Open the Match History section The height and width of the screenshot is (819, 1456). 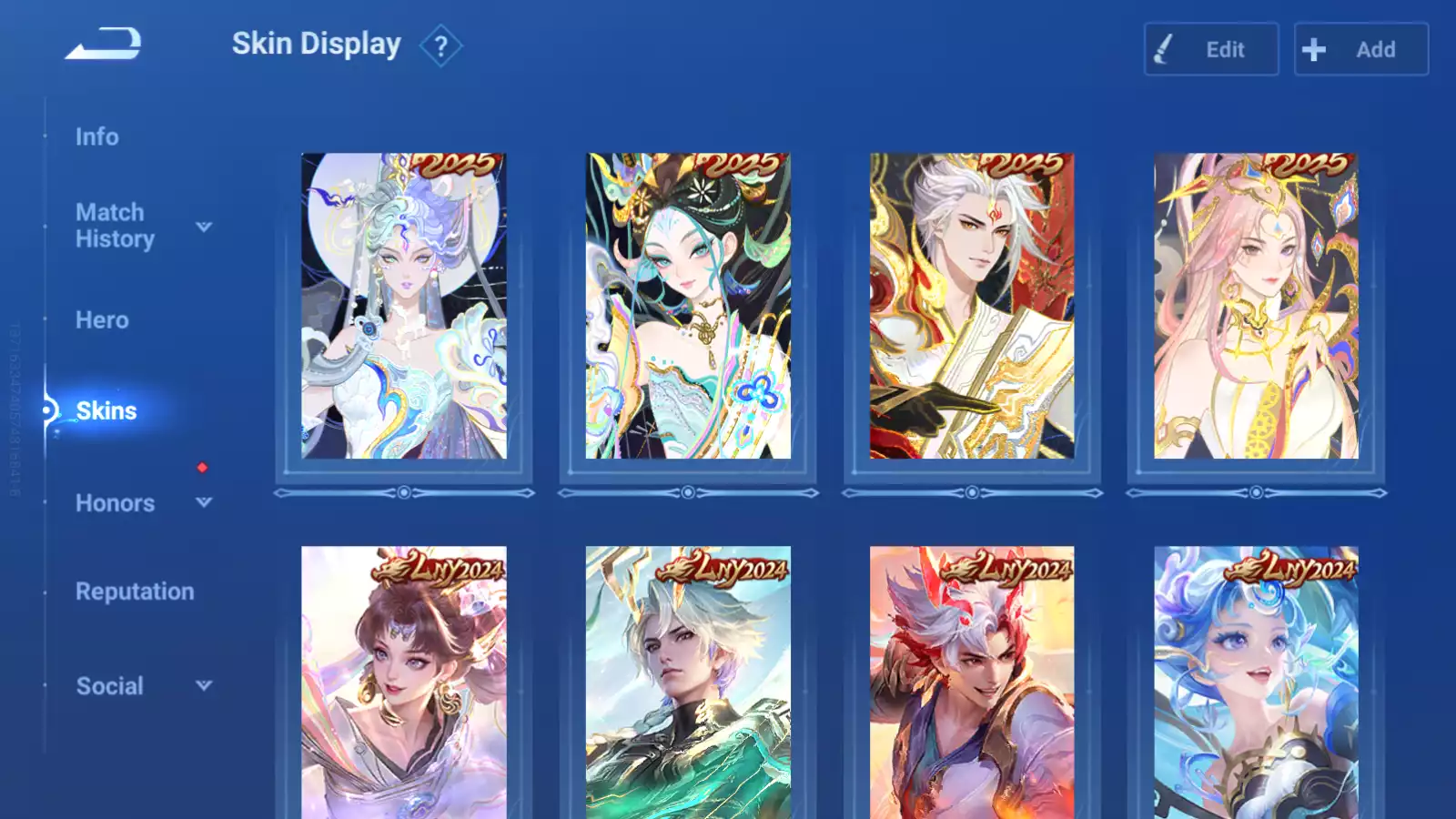pos(115,226)
